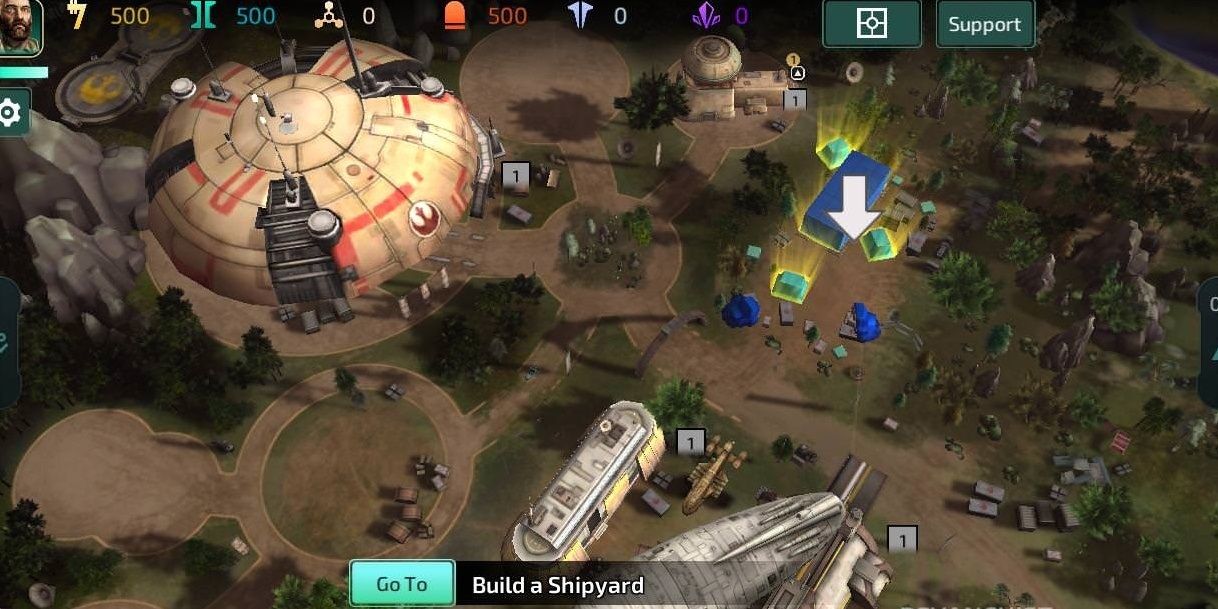Click the target reticle button
1218x609 pixels.
click(871, 24)
